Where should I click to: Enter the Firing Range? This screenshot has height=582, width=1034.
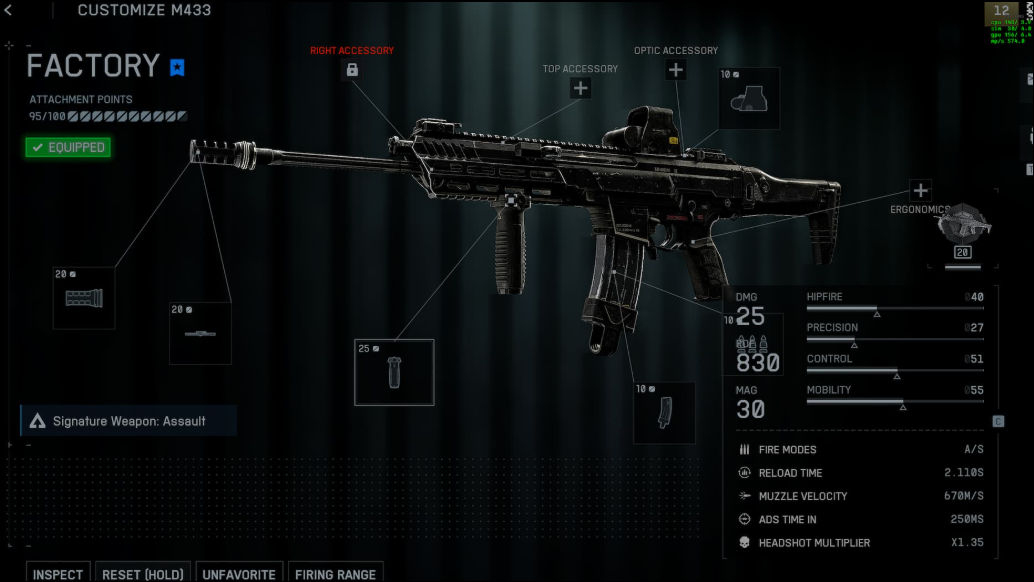click(334, 574)
